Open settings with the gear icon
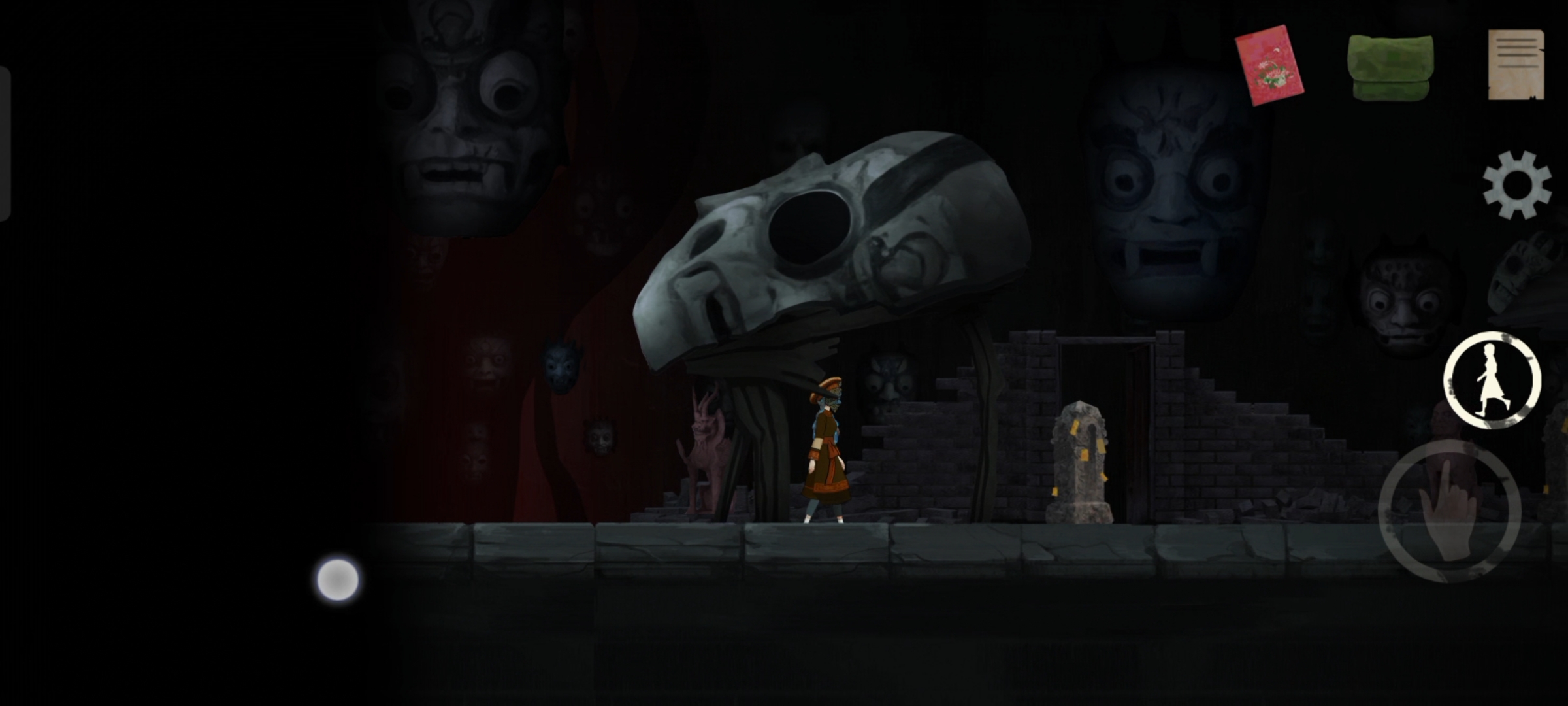Viewport: 1568px width, 706px height. coord(1516,184)
